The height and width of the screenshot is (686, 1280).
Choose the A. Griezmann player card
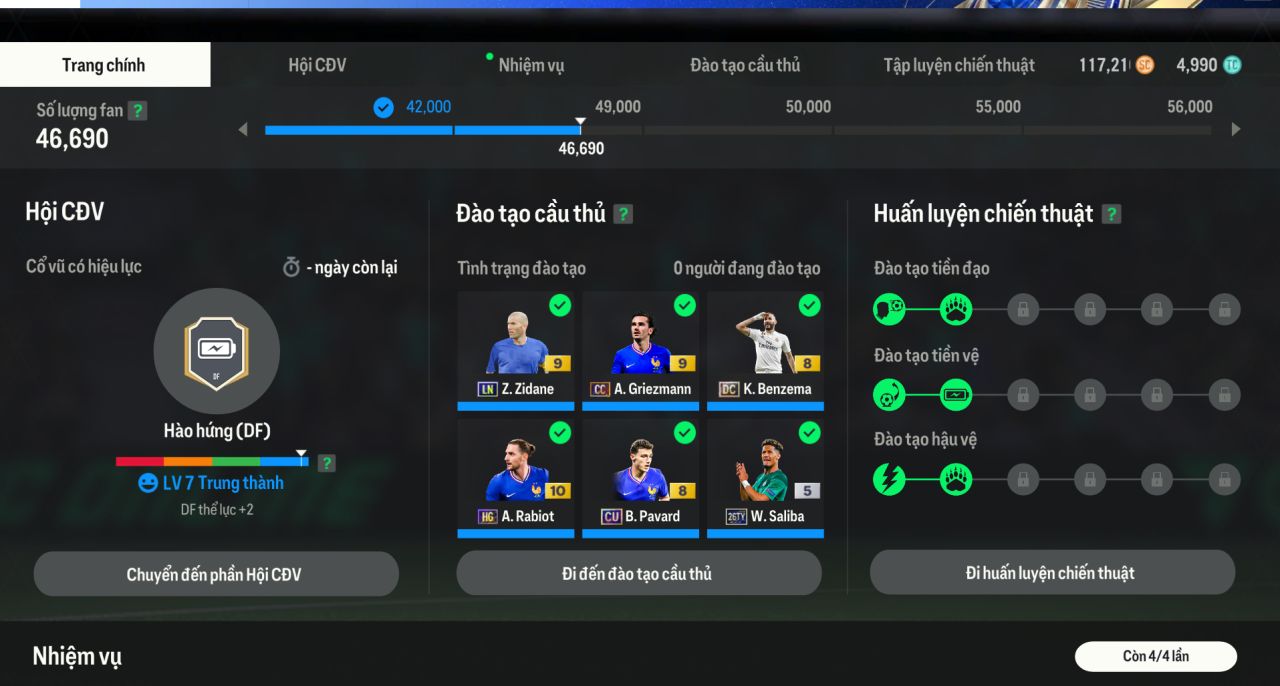tap(640, 348)
